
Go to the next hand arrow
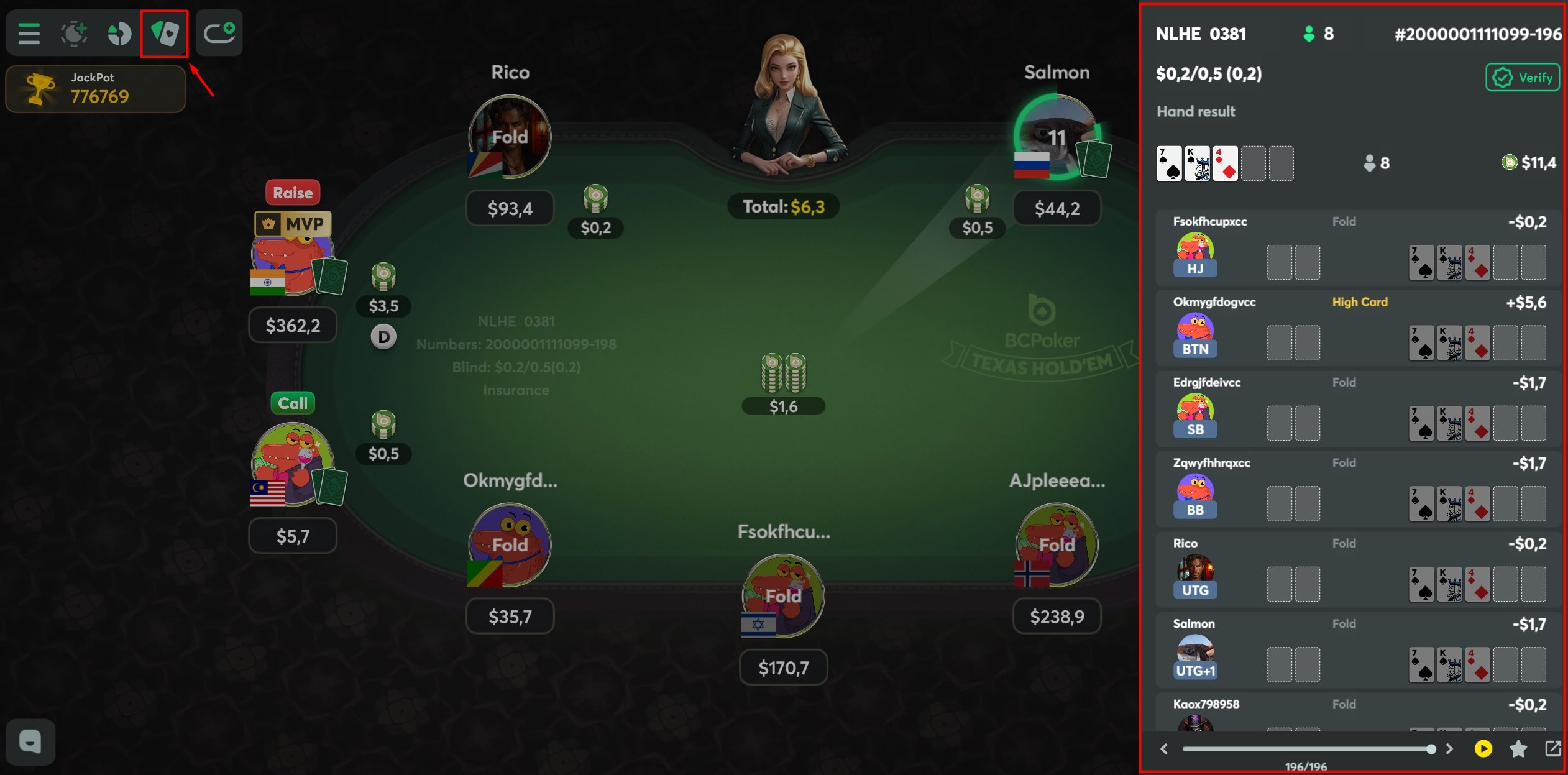tap(1449, 749)
